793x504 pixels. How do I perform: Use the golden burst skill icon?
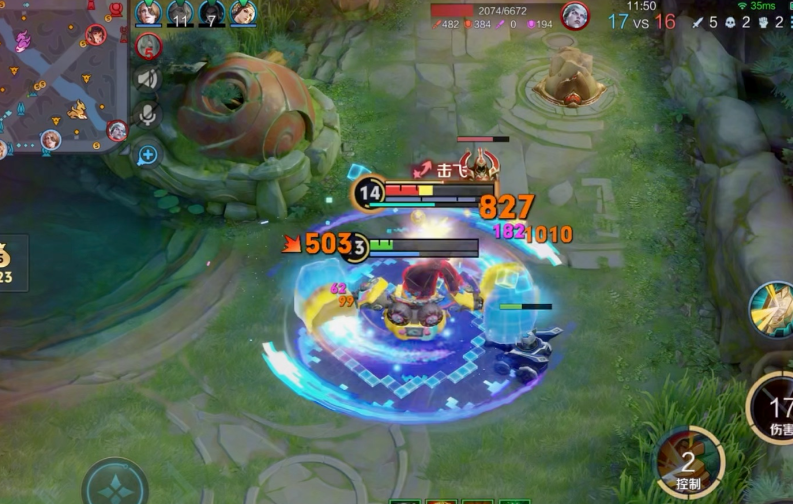click(x=771, y=308)
